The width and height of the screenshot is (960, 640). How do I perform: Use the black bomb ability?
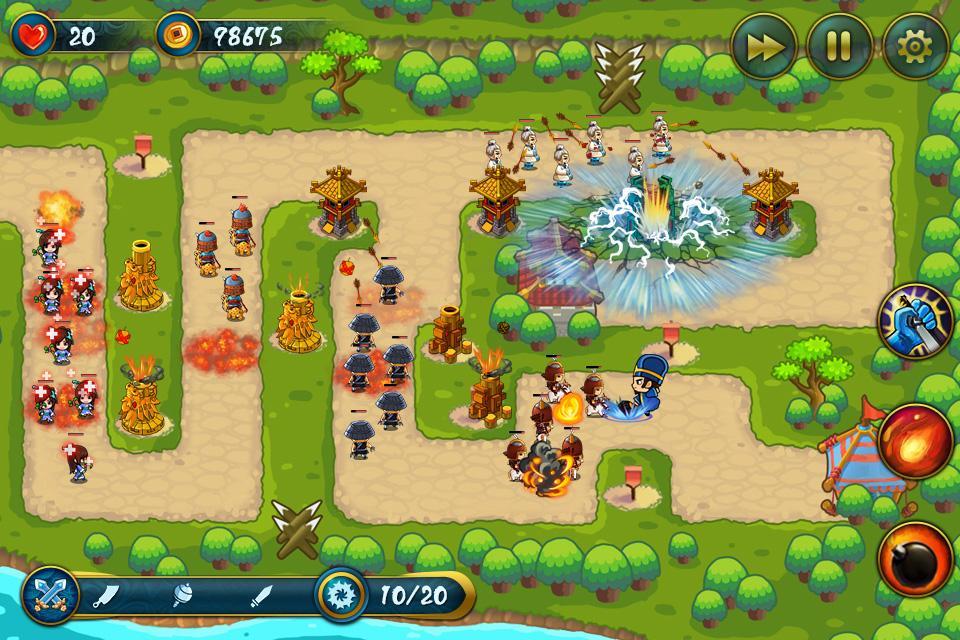coord(915,557)
